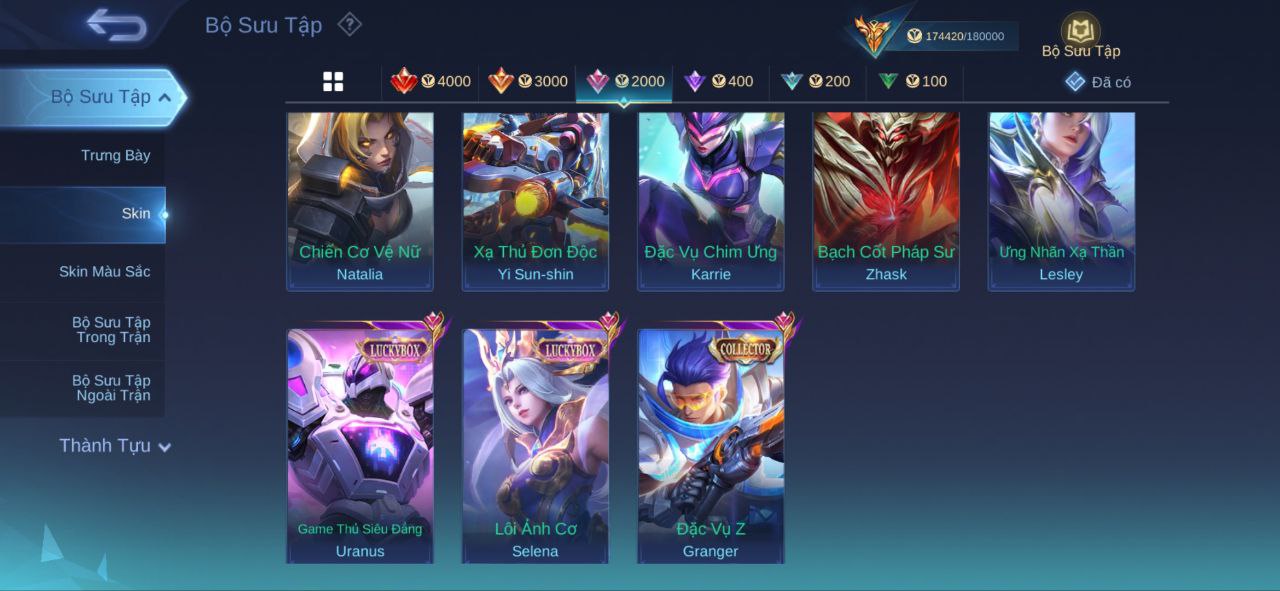The width and height of the screenshot is (1280, 591).
Task: Open the collection help question mark
Action: tap(349, 24)
